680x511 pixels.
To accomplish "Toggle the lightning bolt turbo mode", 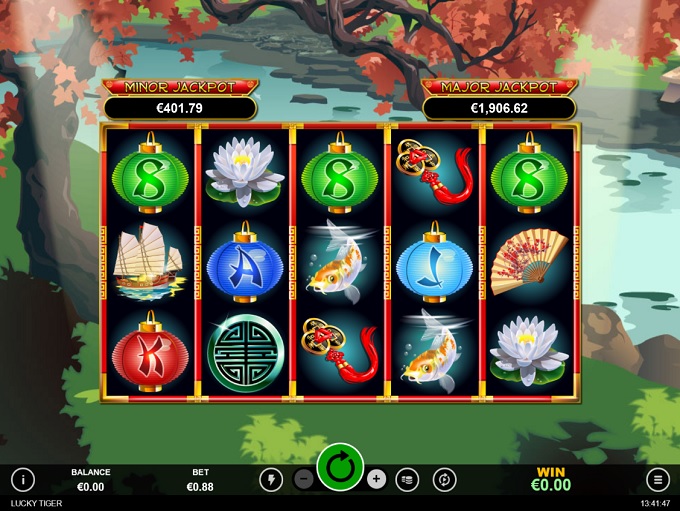I will [x=270, y=479].
